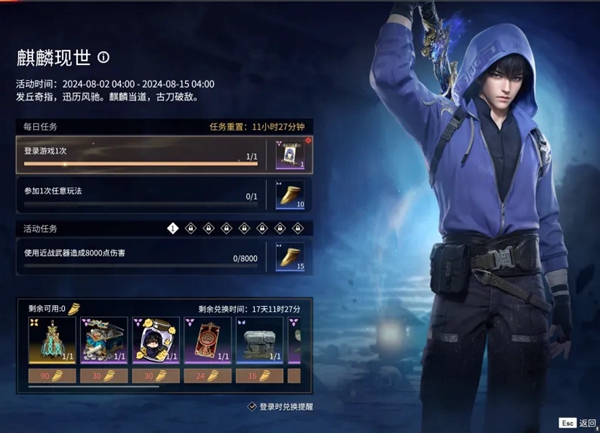
Task: Redeem the red card for 24 tokens
Action: pos(208,376)
